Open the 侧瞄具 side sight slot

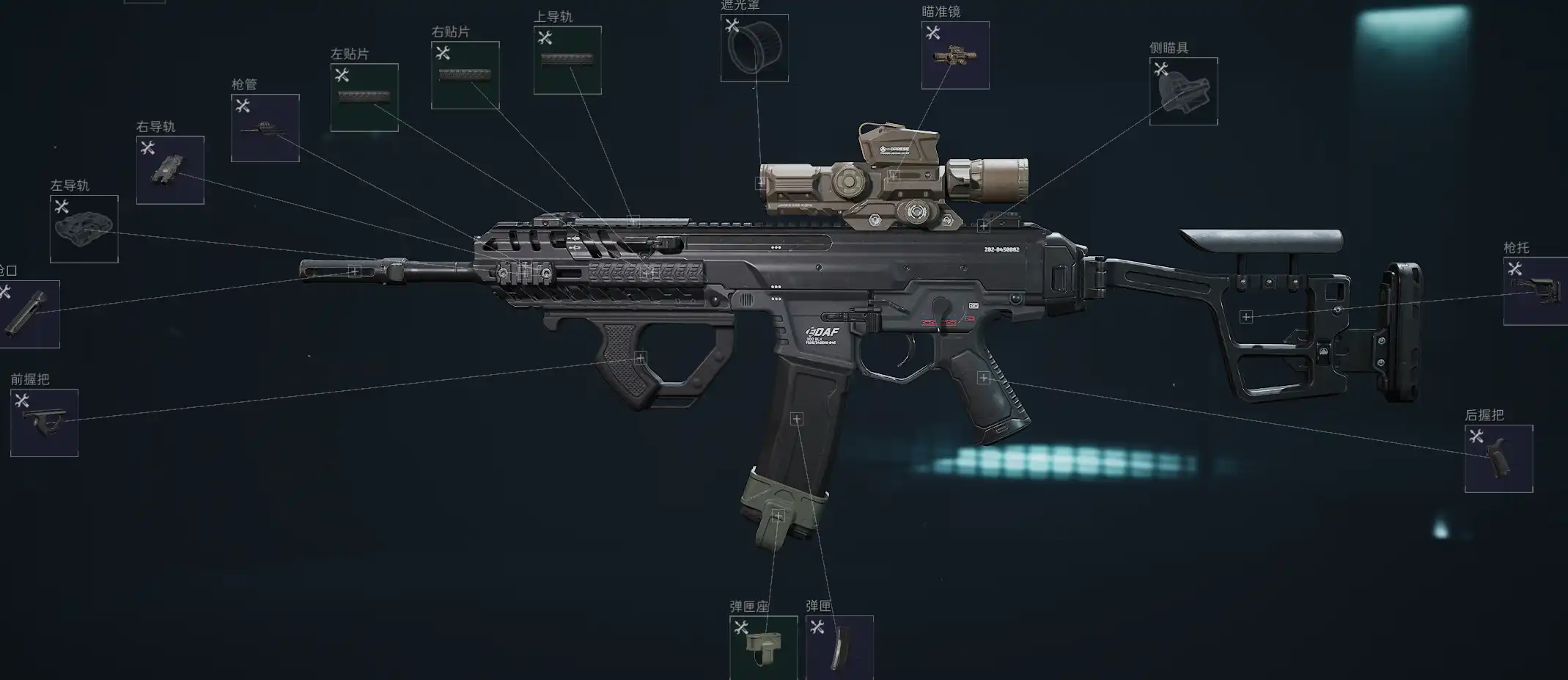1183,92
